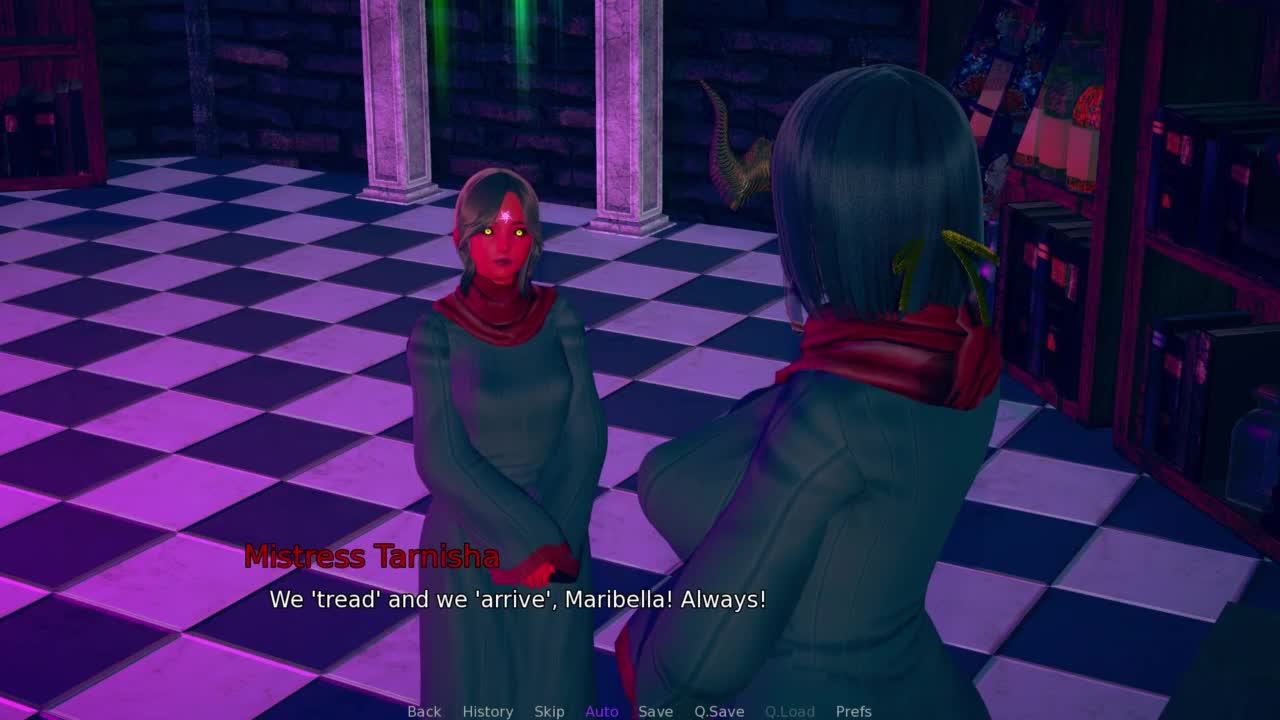This screenshot has height=720, width=1280.
Task: Activate the Skip button
Action: [x=549, y=711]
